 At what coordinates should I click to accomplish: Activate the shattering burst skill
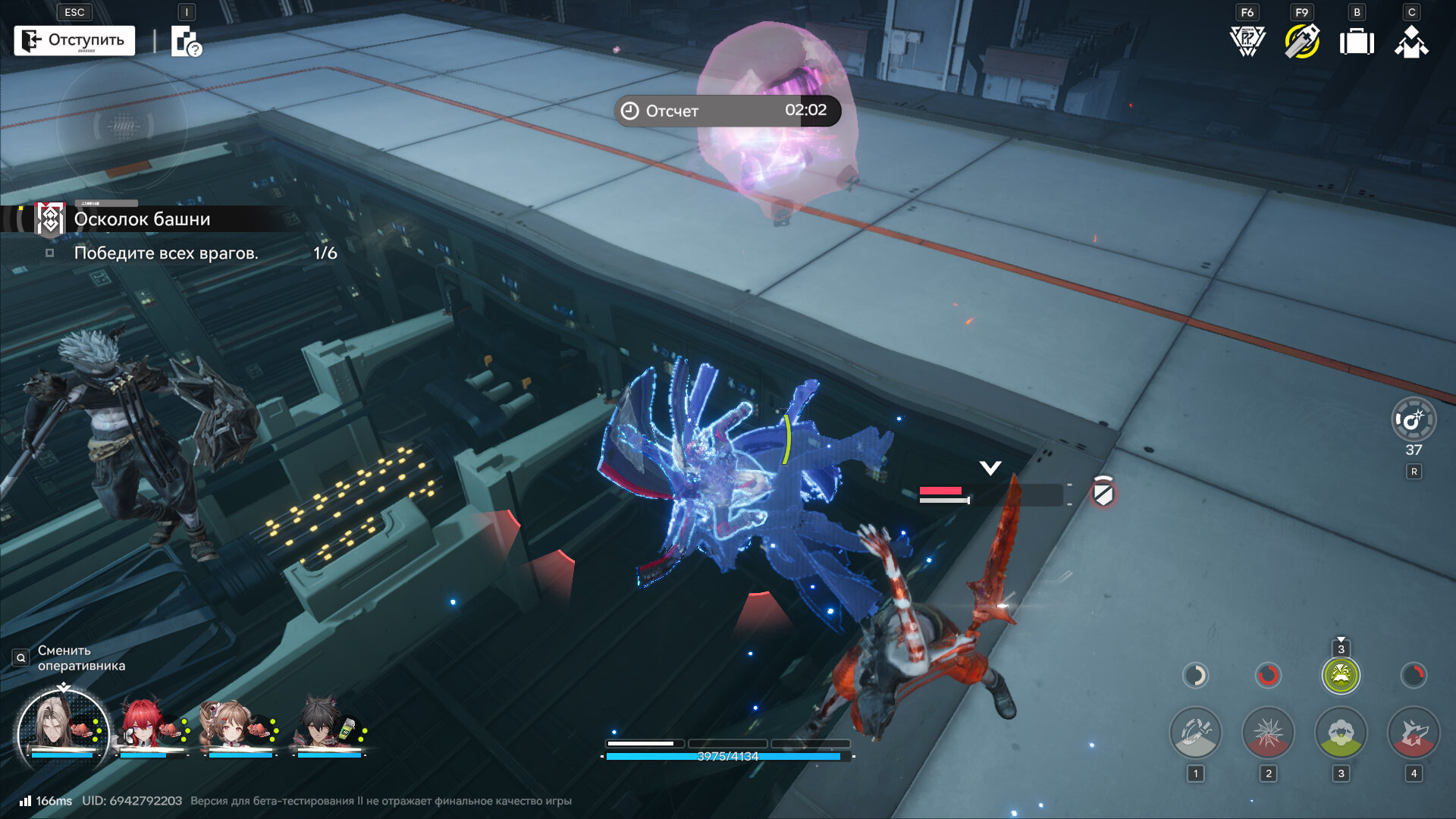click(1268, 733)
